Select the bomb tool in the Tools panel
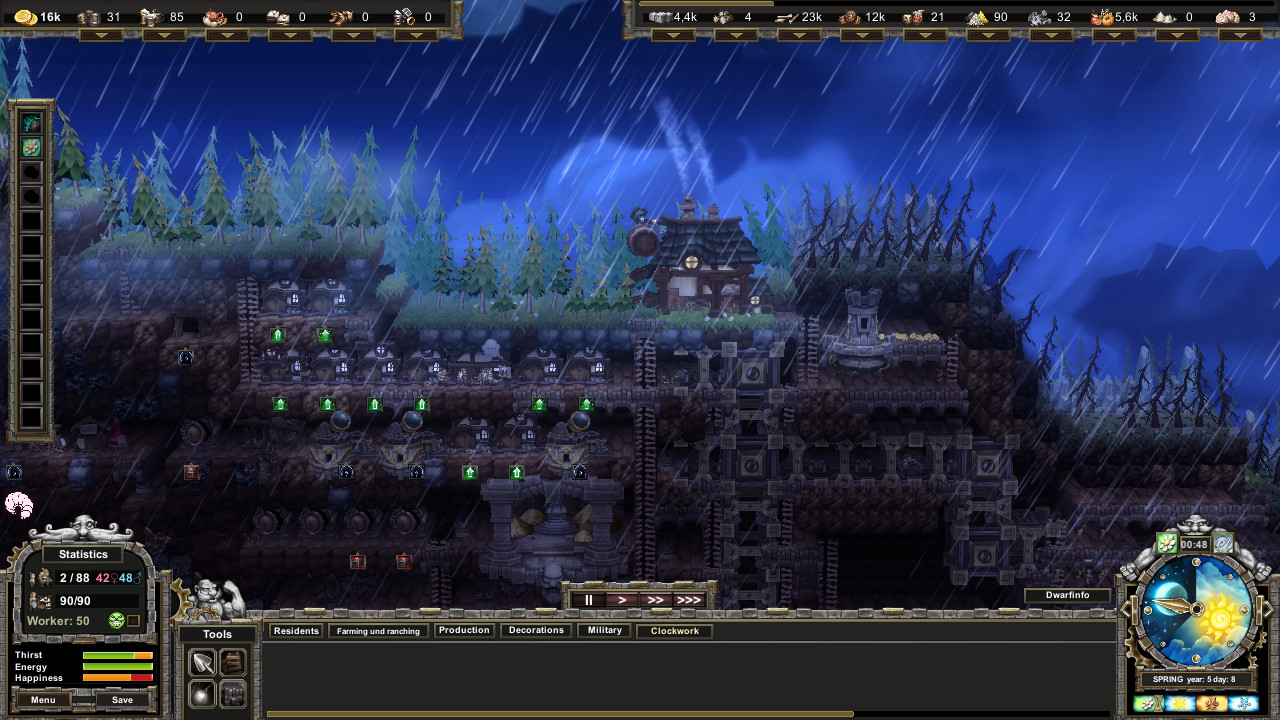The height and width of the screenshot is (720, 1280). pyautogui.click(x=201, y=693)
